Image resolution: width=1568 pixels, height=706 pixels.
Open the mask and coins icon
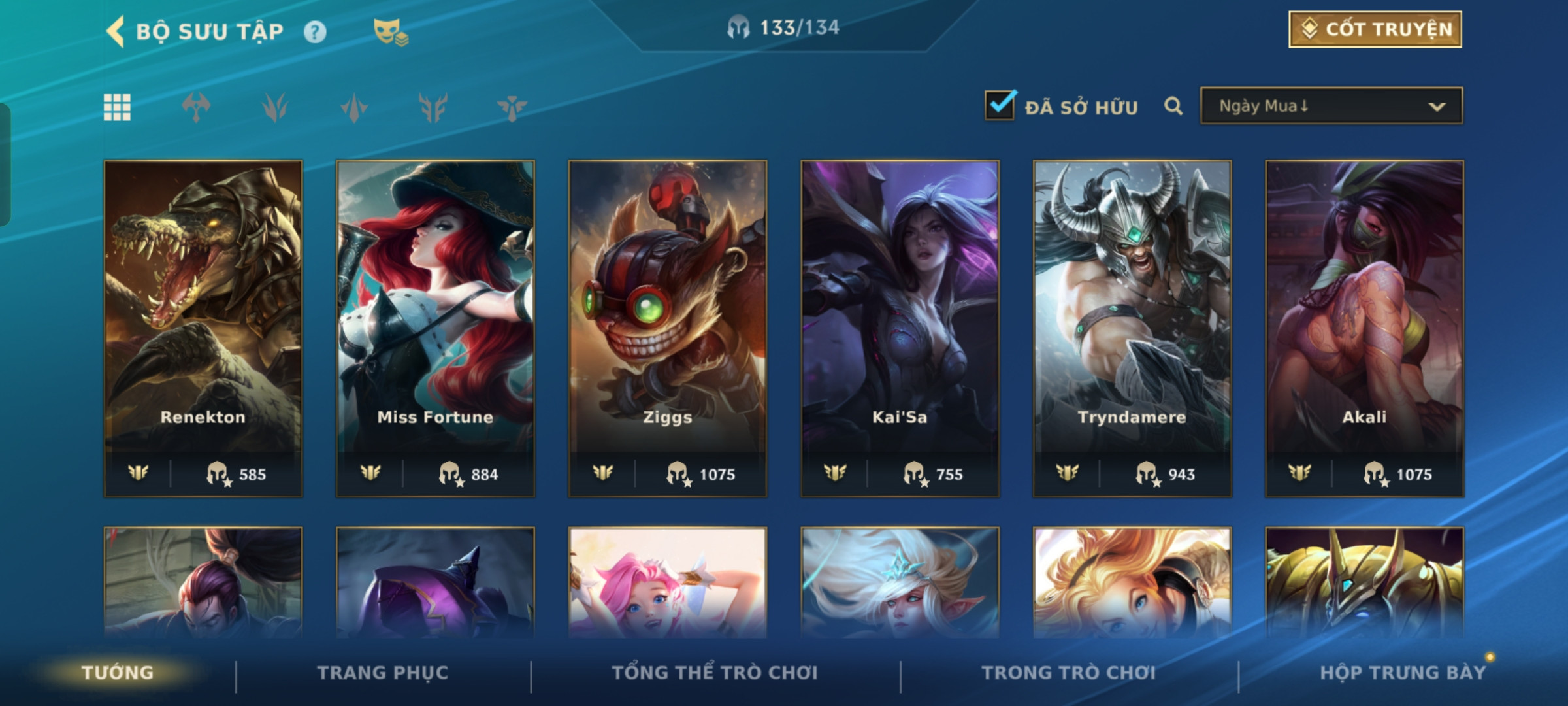pos(390,31)
